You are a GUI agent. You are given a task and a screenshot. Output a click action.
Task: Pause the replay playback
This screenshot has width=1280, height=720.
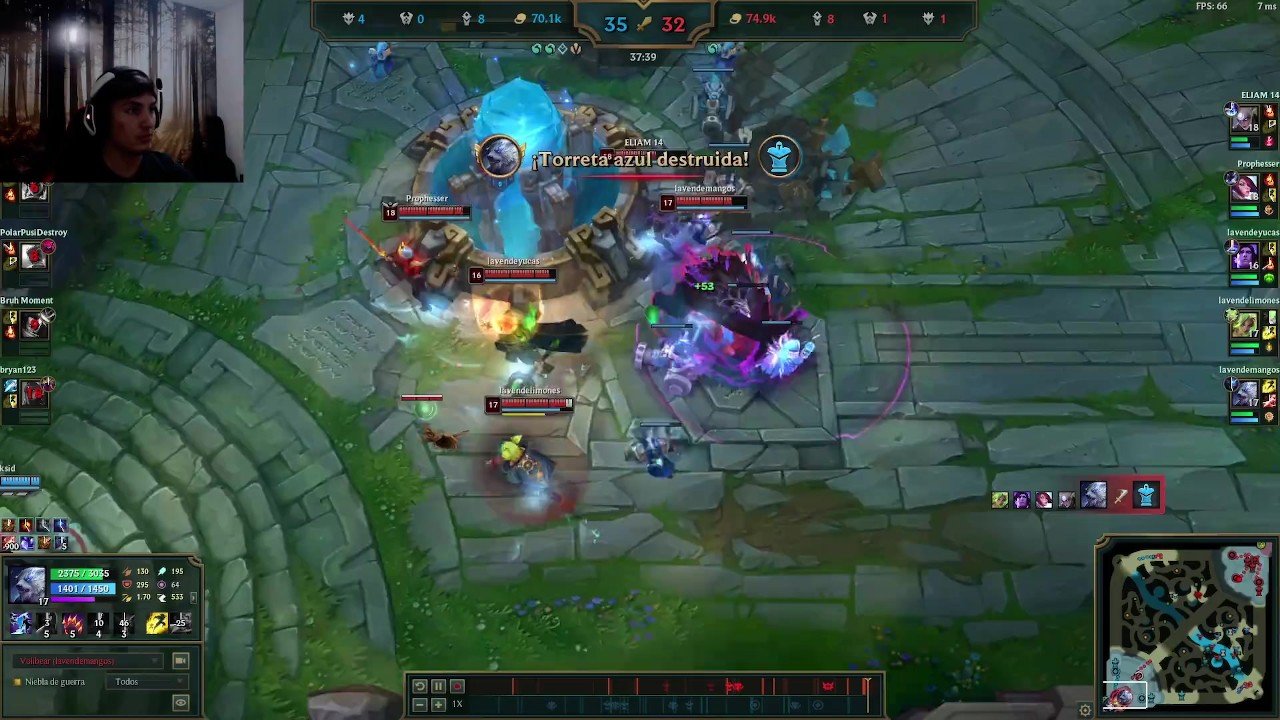coord(438,686)
